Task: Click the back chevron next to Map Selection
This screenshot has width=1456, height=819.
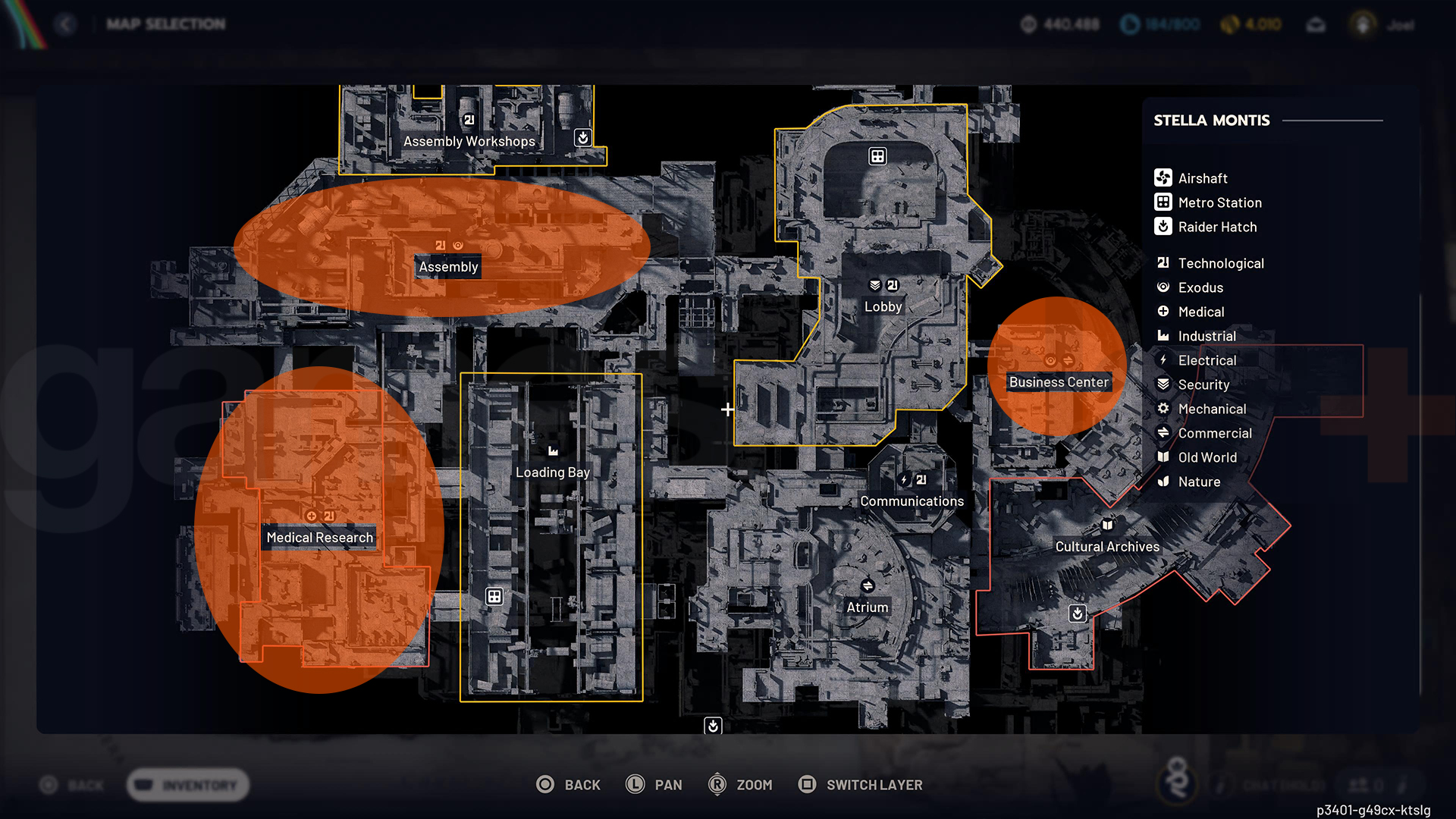Action: click(x=66, y=24)
